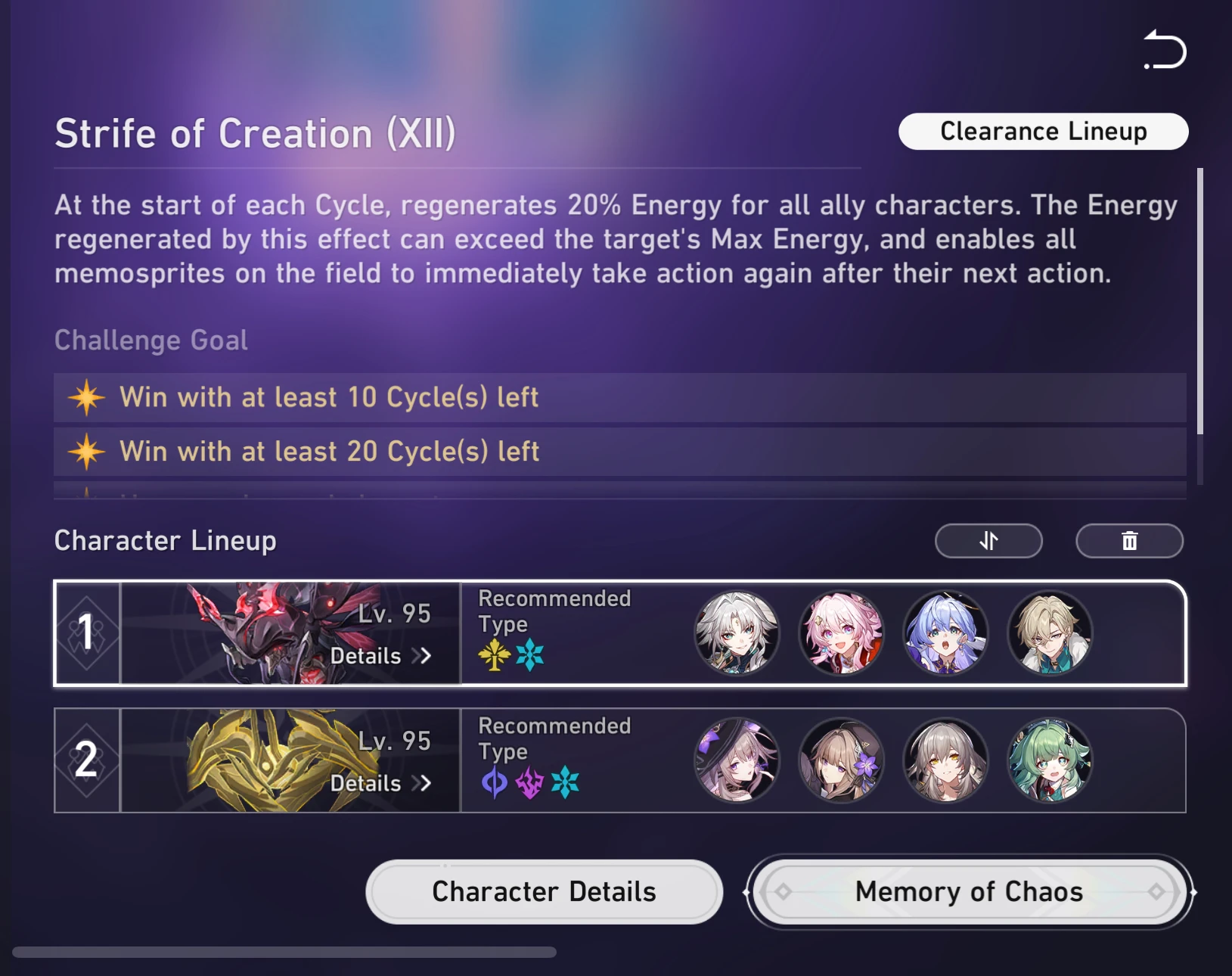Click the return arrow in the top corner
1232x976 pixels.
coord(1163,50)
